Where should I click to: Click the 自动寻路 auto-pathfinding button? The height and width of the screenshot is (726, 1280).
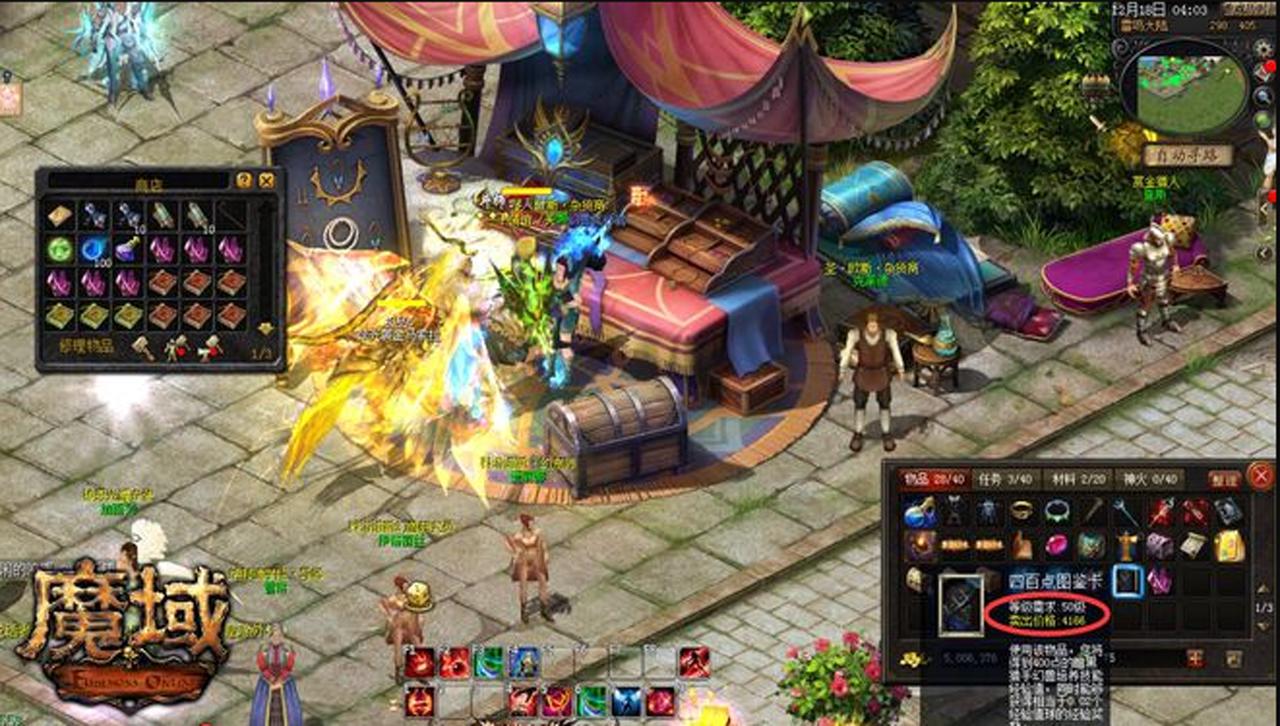pyautogui.click(x=1188, y=155)
